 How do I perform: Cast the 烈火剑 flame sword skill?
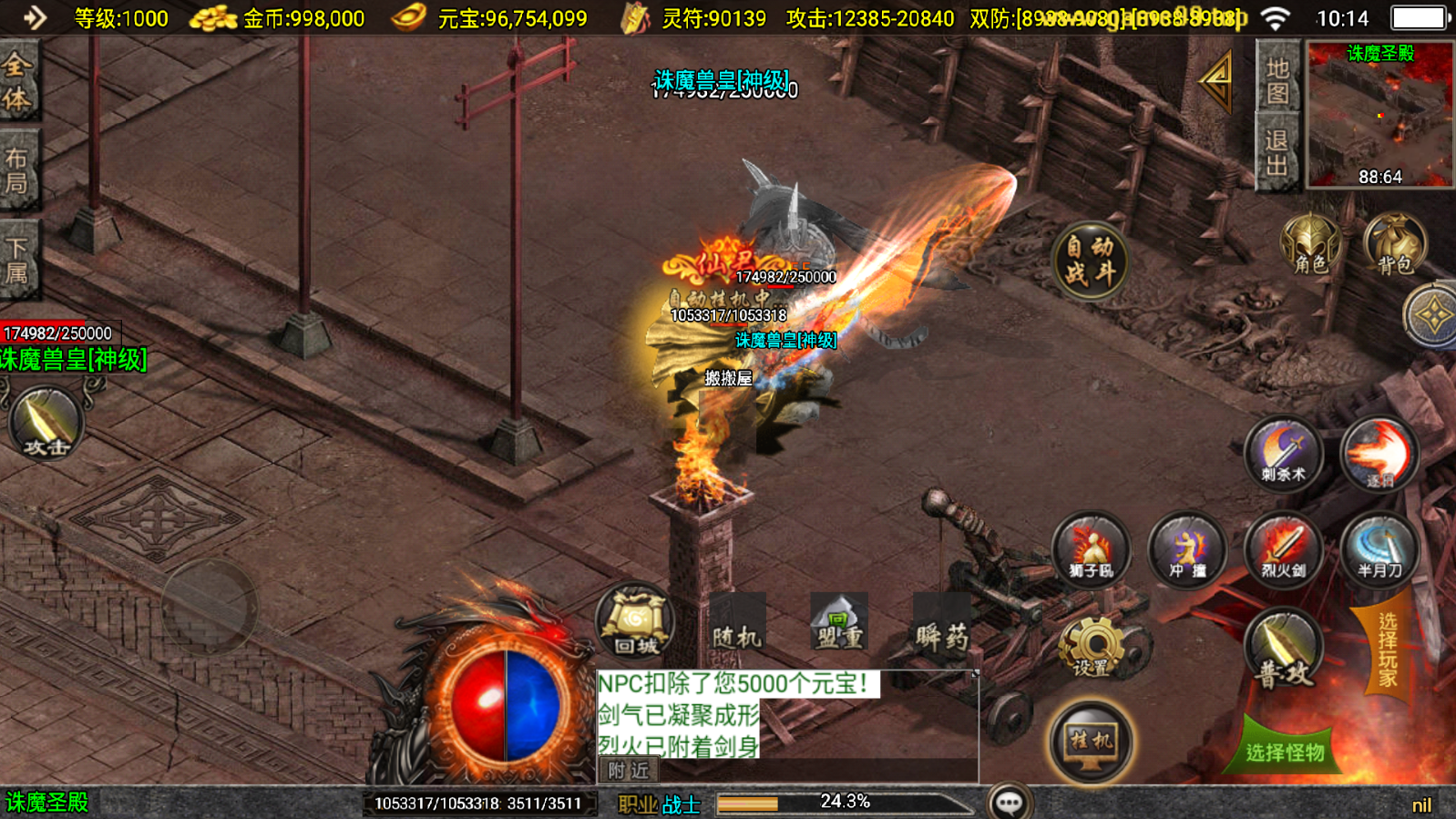pos(1283,550)
